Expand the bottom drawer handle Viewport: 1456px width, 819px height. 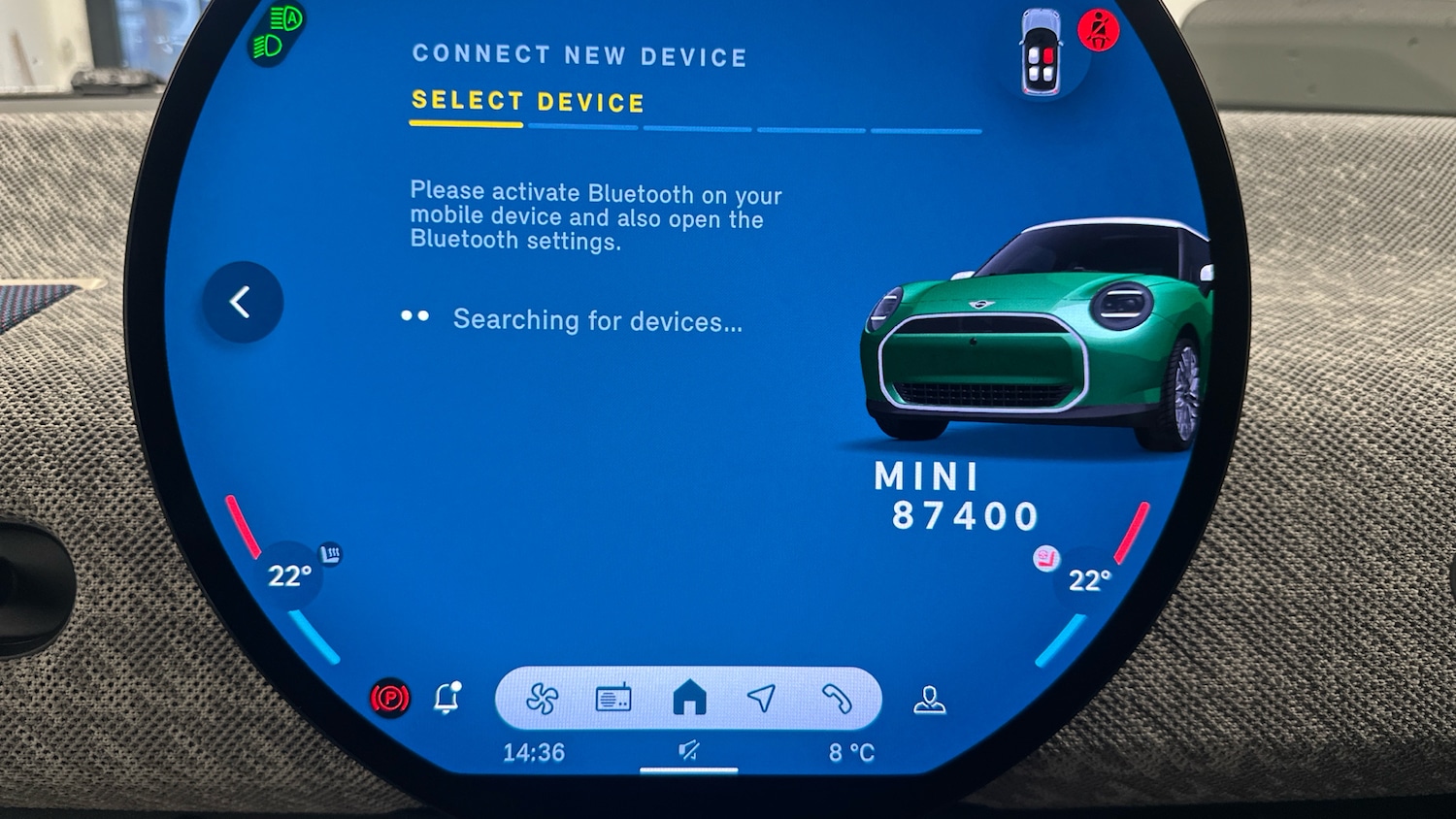tap(689, 771)
